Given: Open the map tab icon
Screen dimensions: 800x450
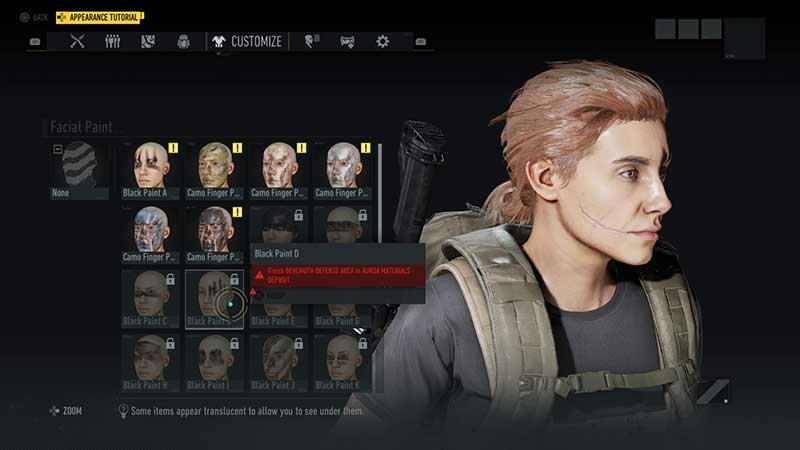Looking at the screenshot, I should tap(148, 42).
